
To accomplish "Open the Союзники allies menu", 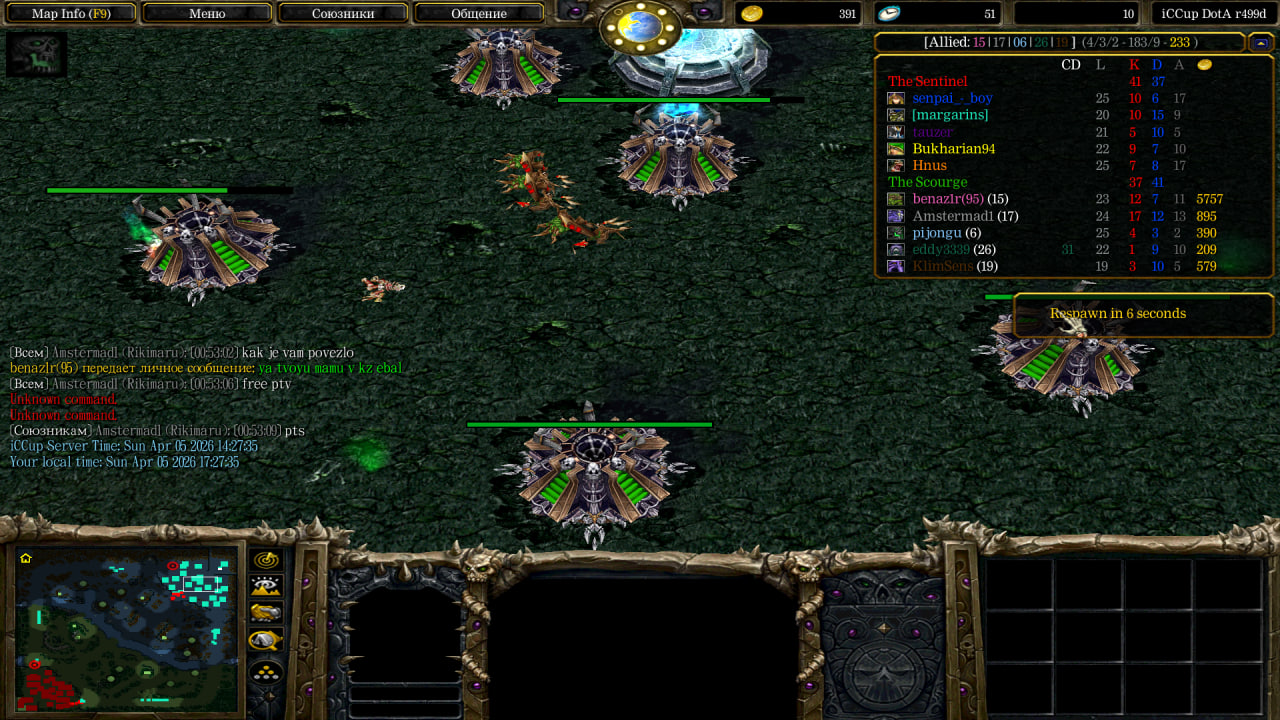I will 343,14.
